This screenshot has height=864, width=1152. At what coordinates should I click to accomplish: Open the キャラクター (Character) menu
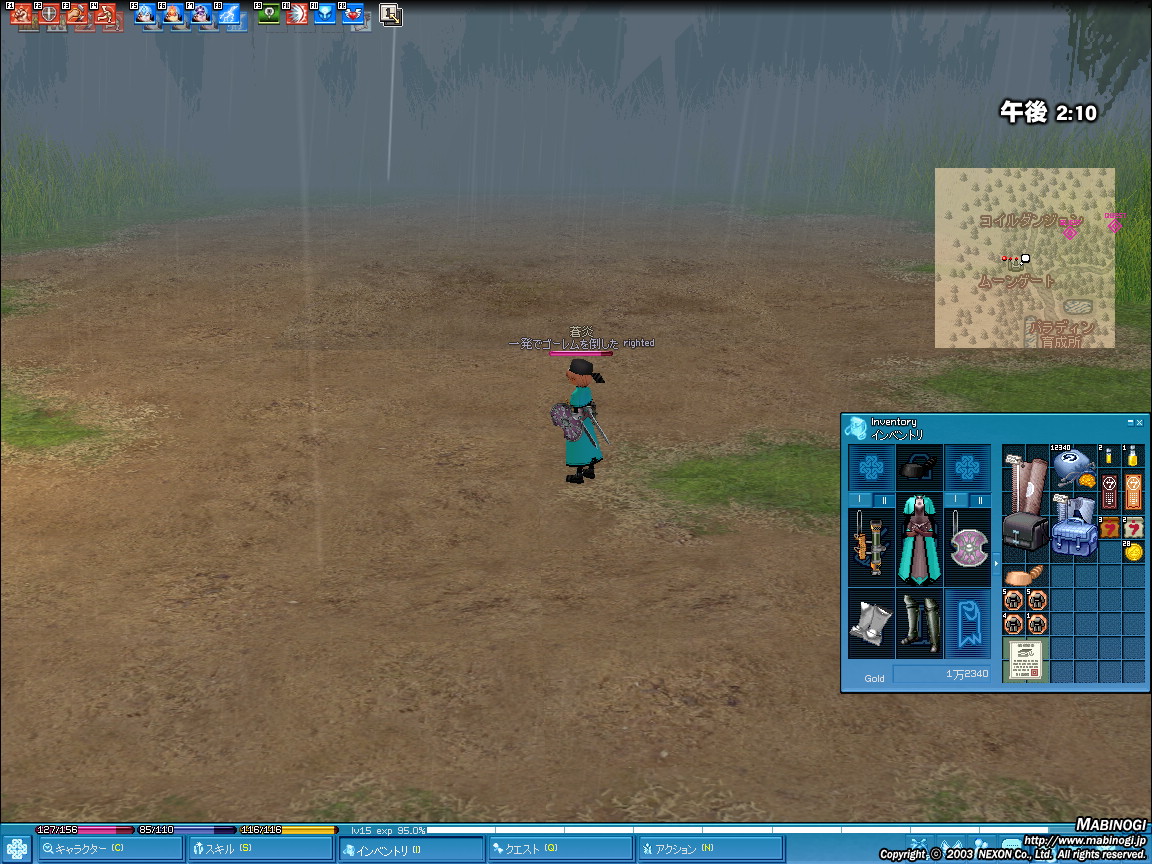click(110, 849)
